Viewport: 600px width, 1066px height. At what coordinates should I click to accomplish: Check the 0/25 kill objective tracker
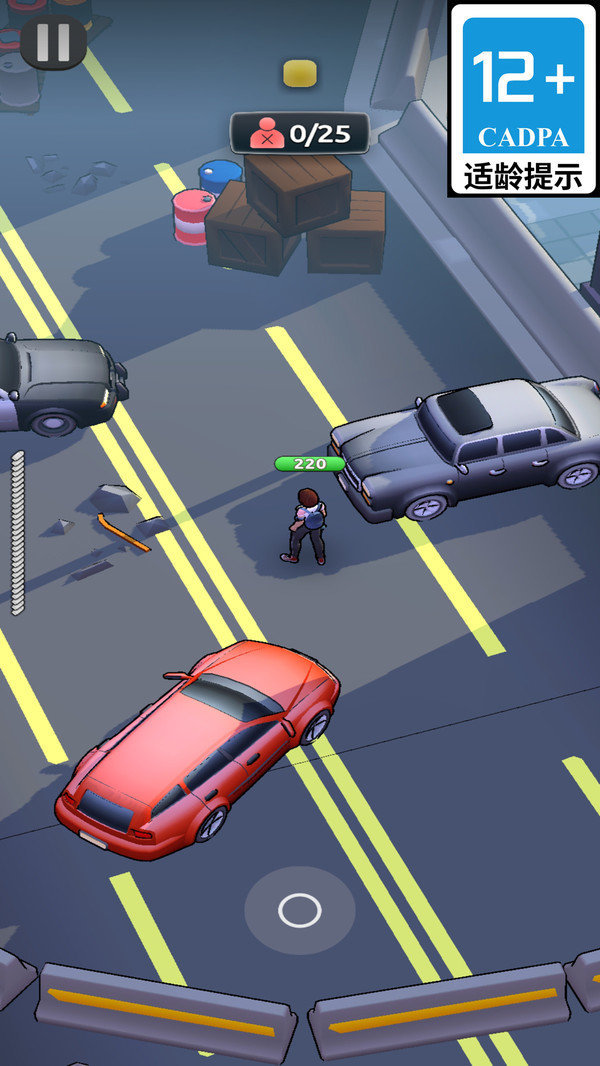[300, 133]
